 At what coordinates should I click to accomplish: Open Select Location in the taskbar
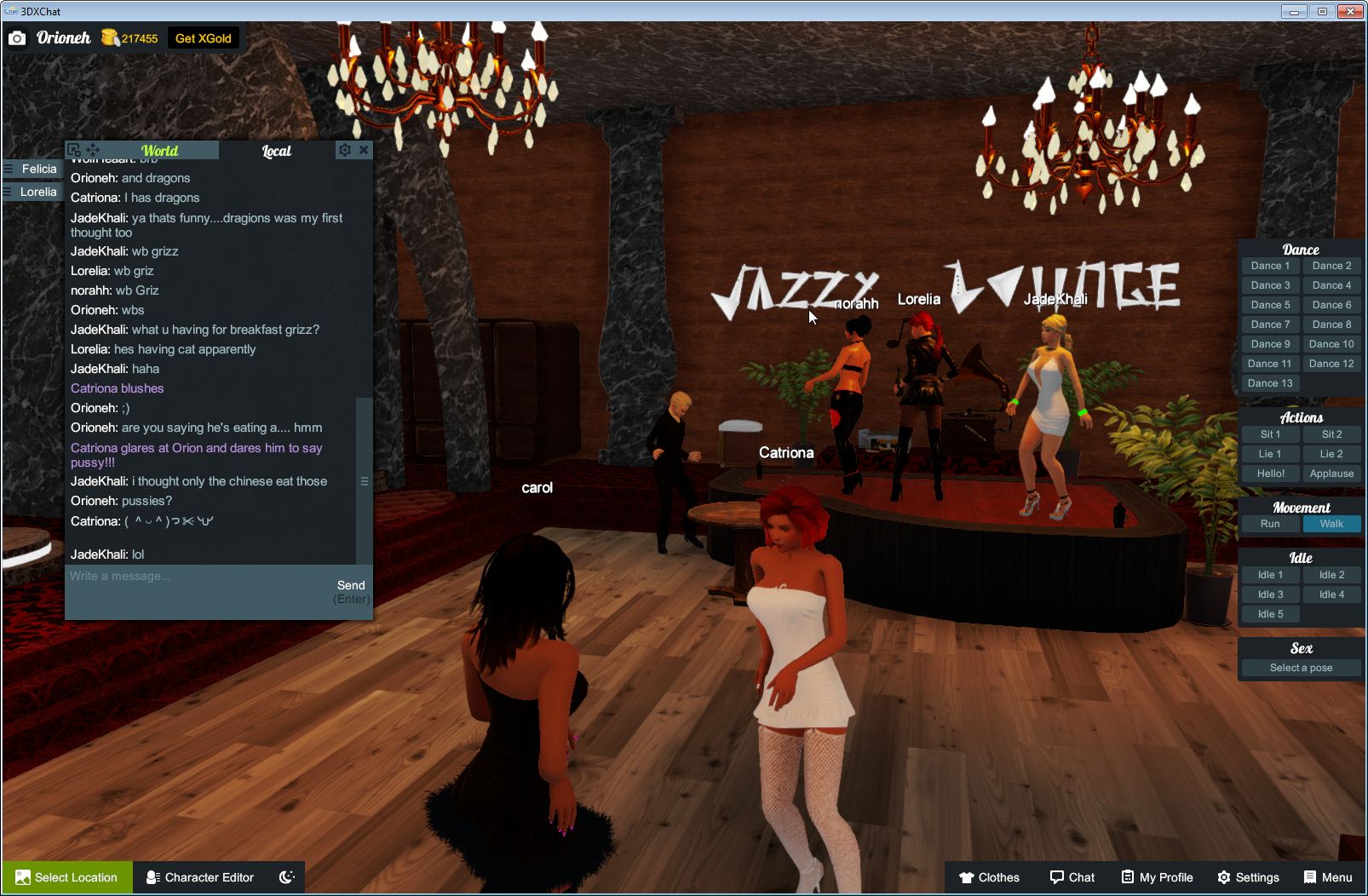[x=66, y=877]
